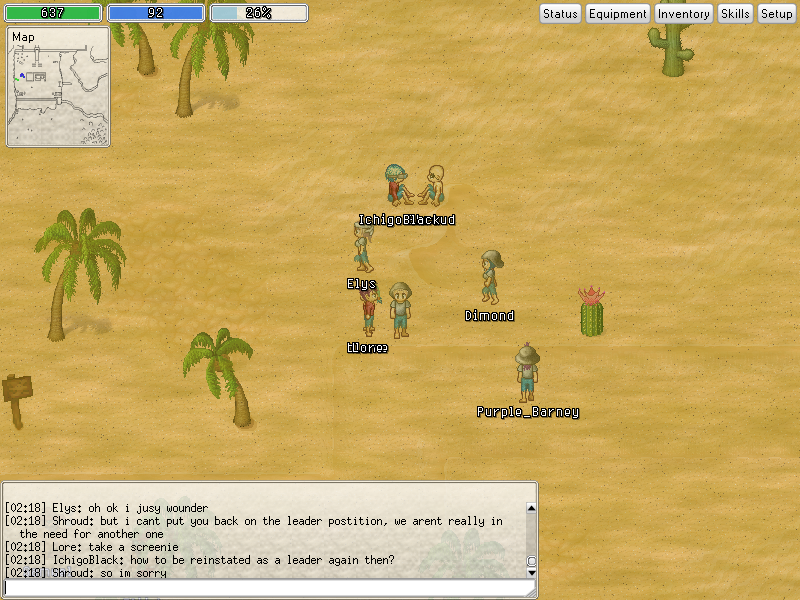The image size is (800, 600).
Task: Open the Skills window
Action: point(735,14)
